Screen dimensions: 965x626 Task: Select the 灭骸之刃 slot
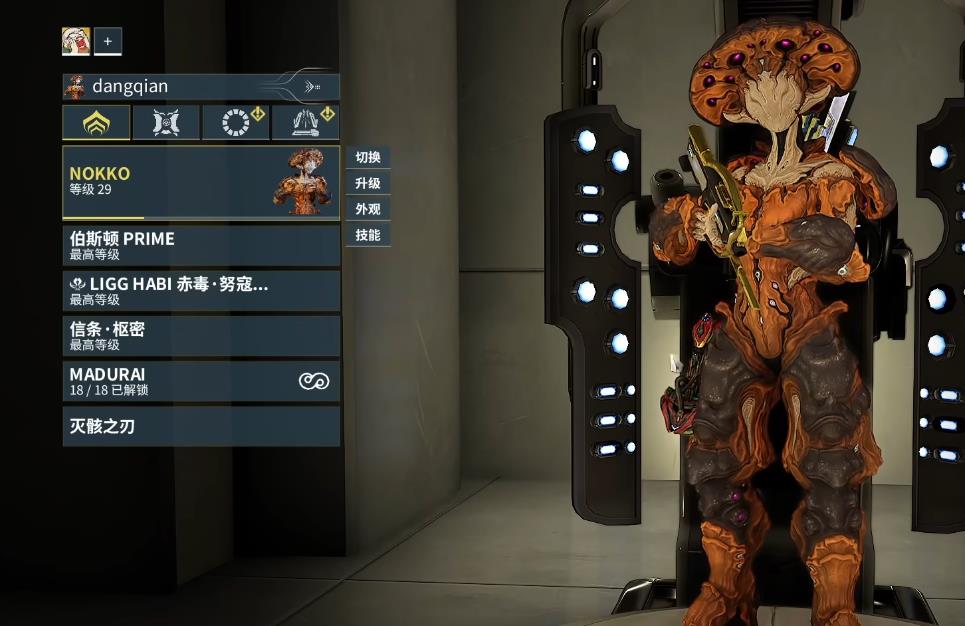click(201, 426)
